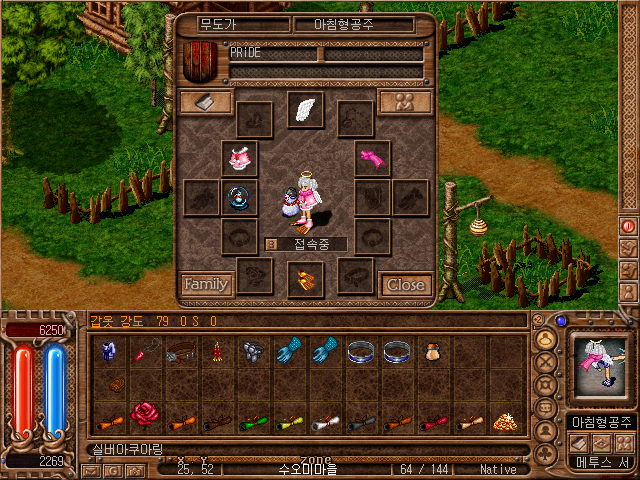The height and width of the screenshot is (480, 640).
Task: Select the pink gloves equipment slot
Action: pyautogui.click(x=372, y=159)
